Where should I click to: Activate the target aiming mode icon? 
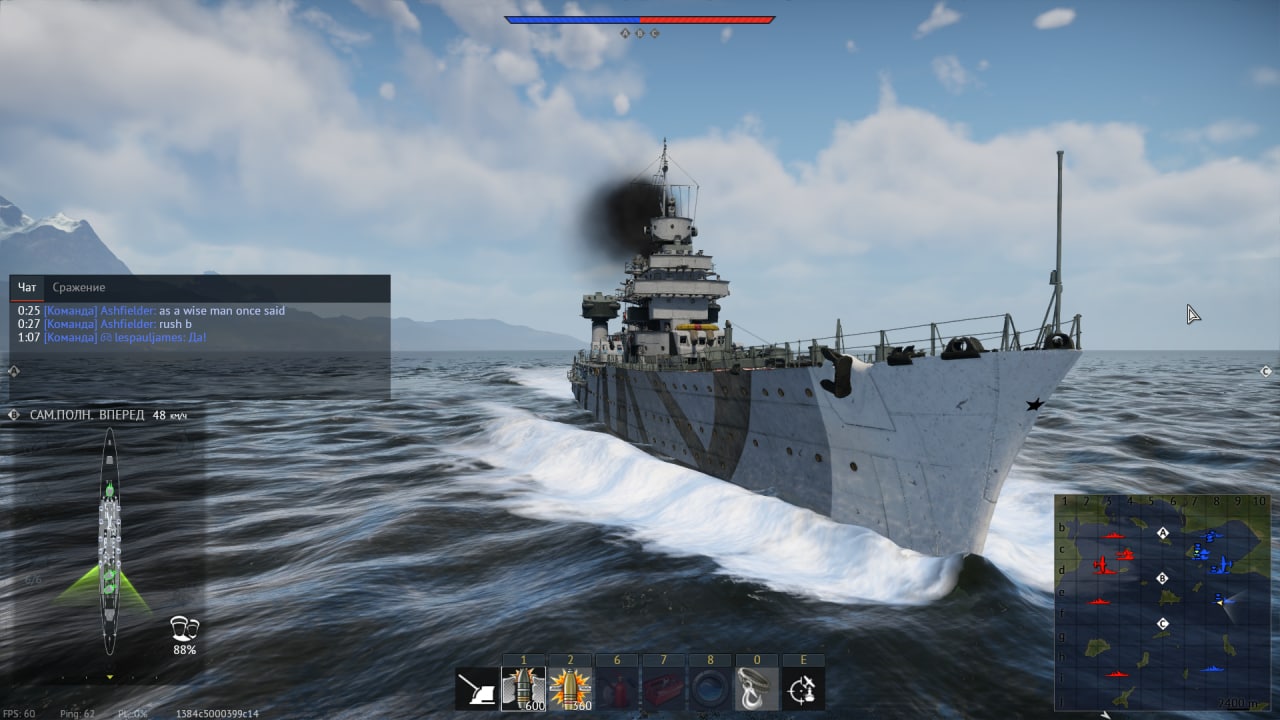click(803, 689)
